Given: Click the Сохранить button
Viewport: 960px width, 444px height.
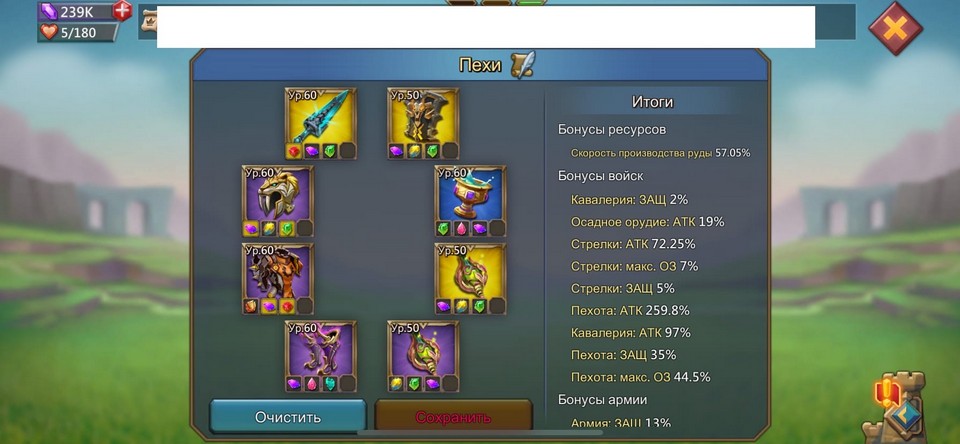Looking at the screenshot, I should click(453, 416).
